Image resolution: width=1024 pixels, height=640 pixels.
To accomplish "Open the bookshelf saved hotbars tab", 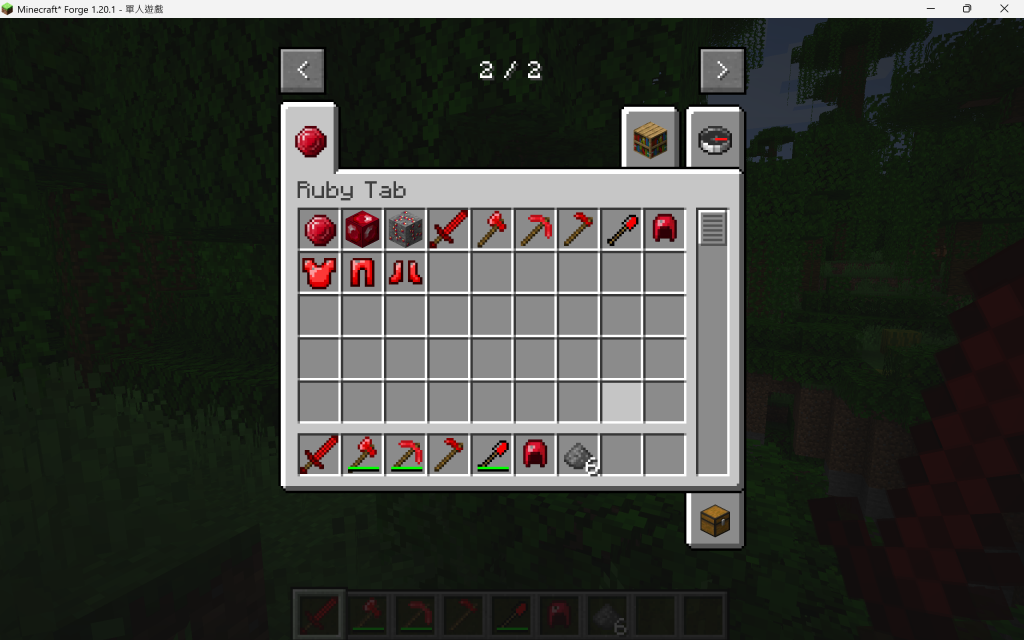I will coord(649,138).
